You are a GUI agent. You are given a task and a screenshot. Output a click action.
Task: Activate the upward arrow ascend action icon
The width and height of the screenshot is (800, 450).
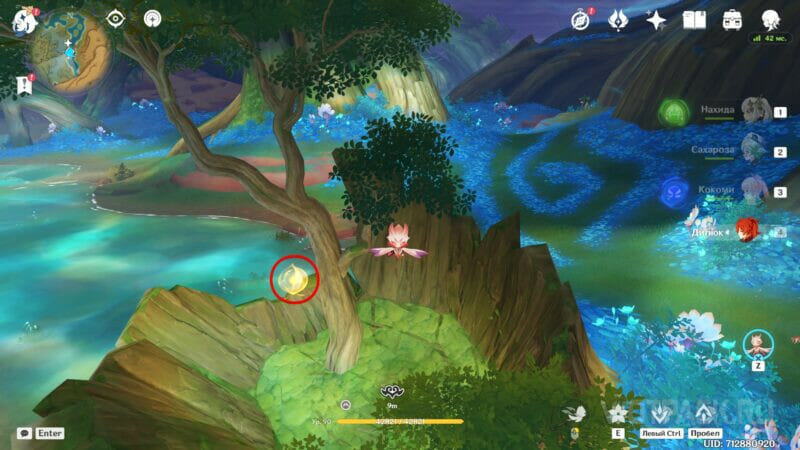pos(705,414)
